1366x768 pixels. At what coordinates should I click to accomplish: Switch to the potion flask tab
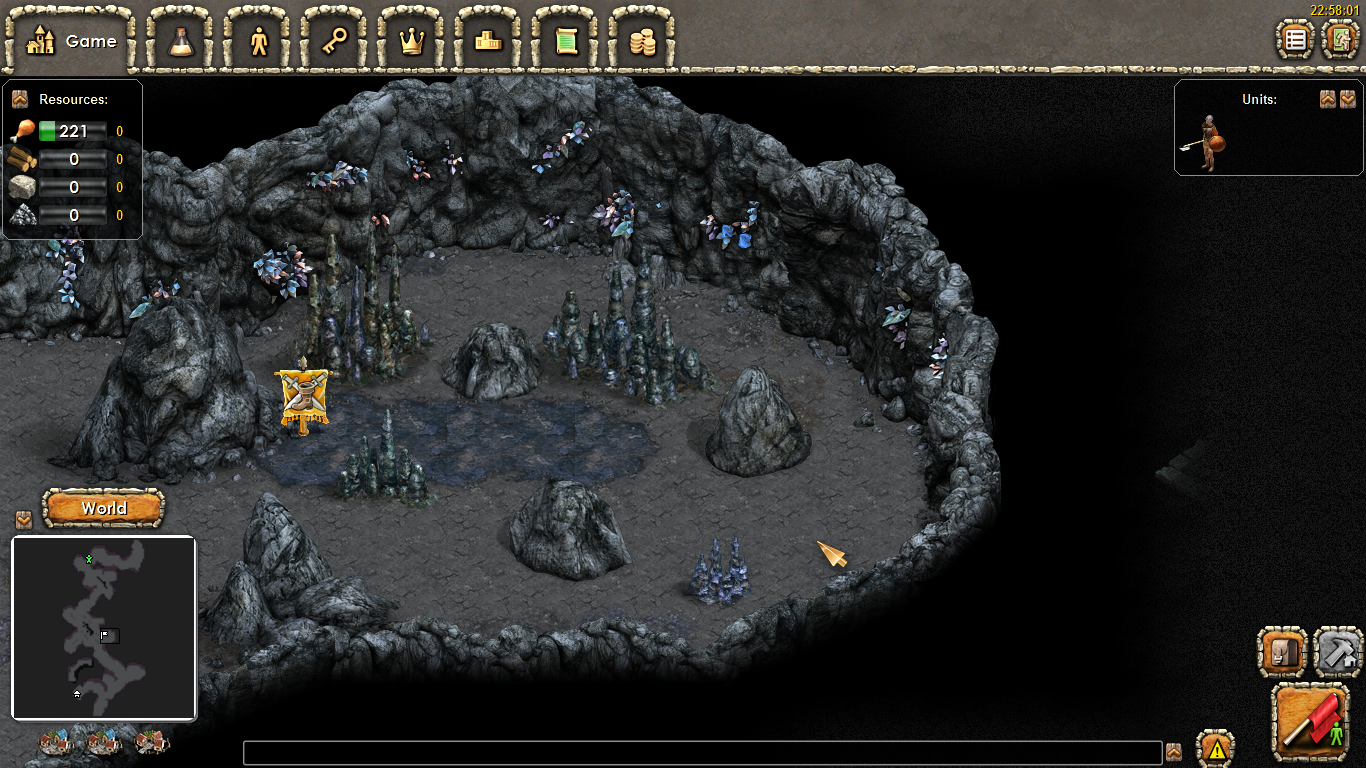click(181, 41)
